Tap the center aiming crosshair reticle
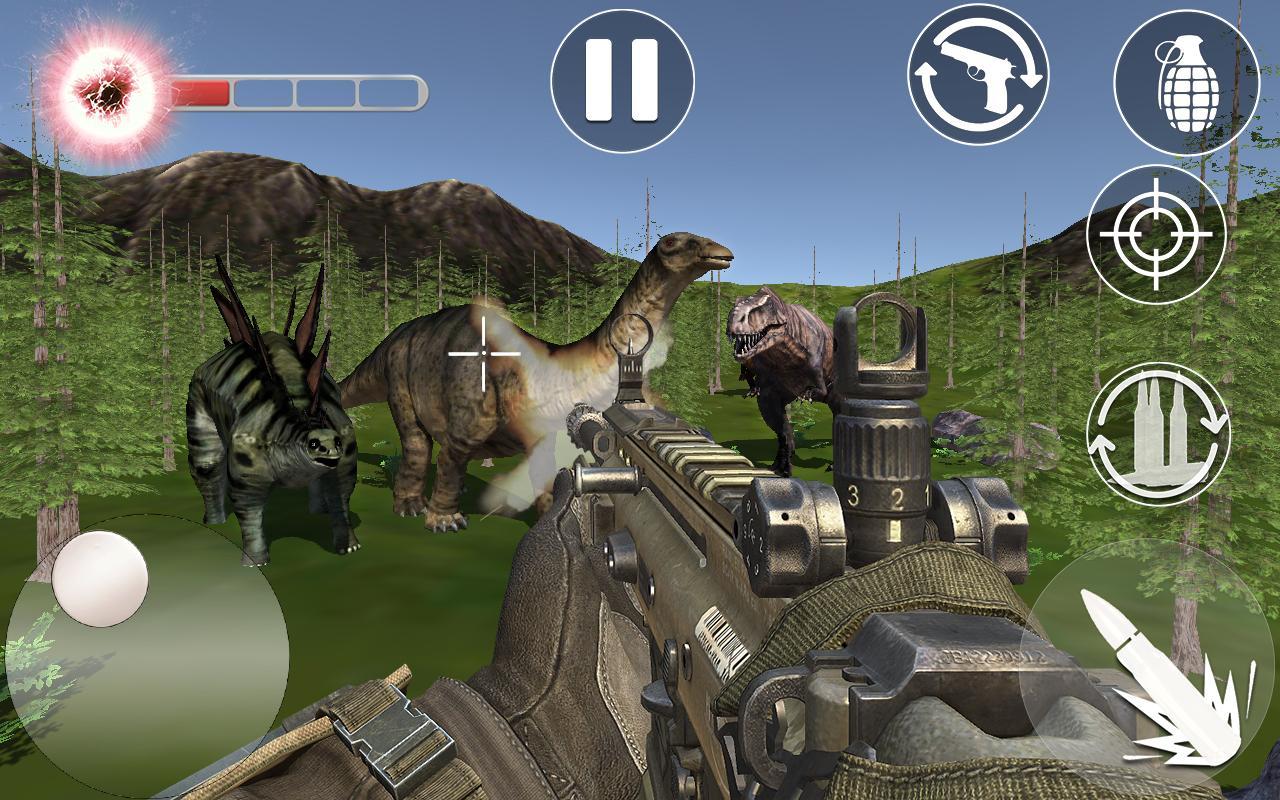 click(x=483, y=352)
